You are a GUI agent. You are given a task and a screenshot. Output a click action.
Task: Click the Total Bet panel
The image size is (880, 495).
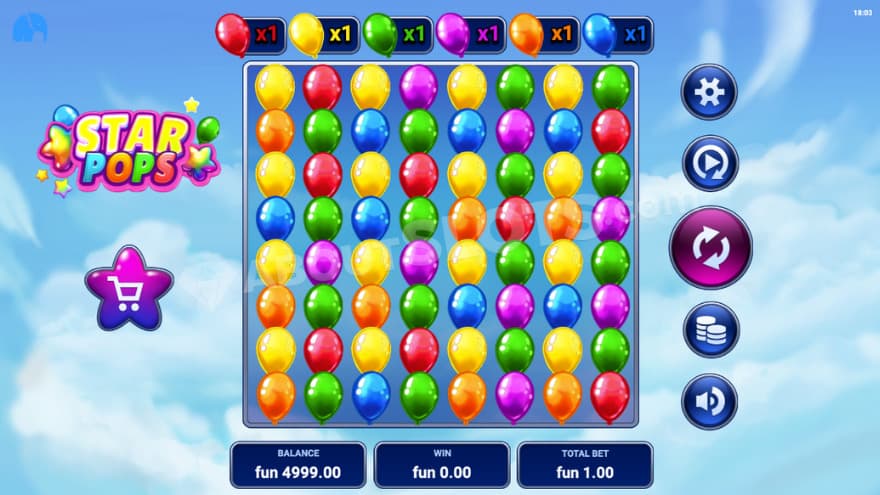tap(585, 465)
